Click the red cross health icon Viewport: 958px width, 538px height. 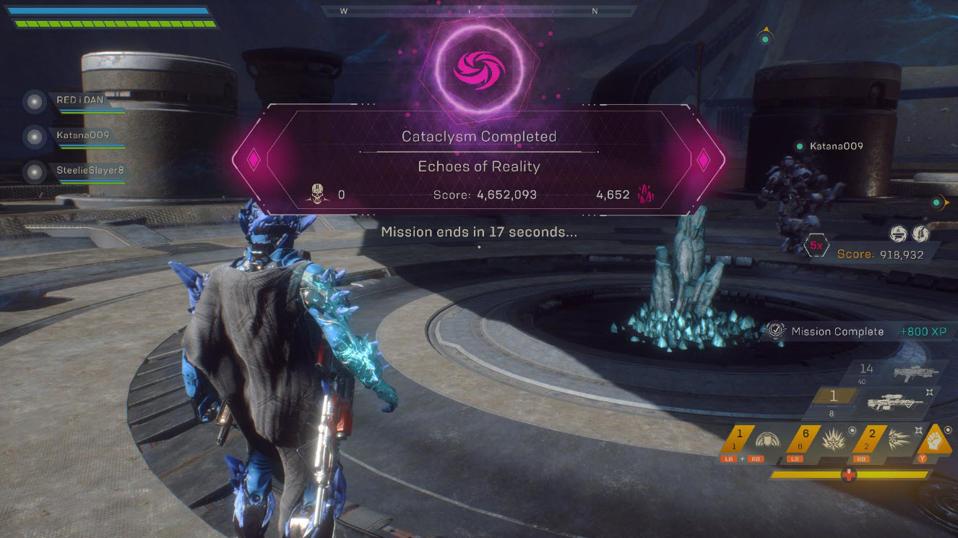(x=849, y=475)
